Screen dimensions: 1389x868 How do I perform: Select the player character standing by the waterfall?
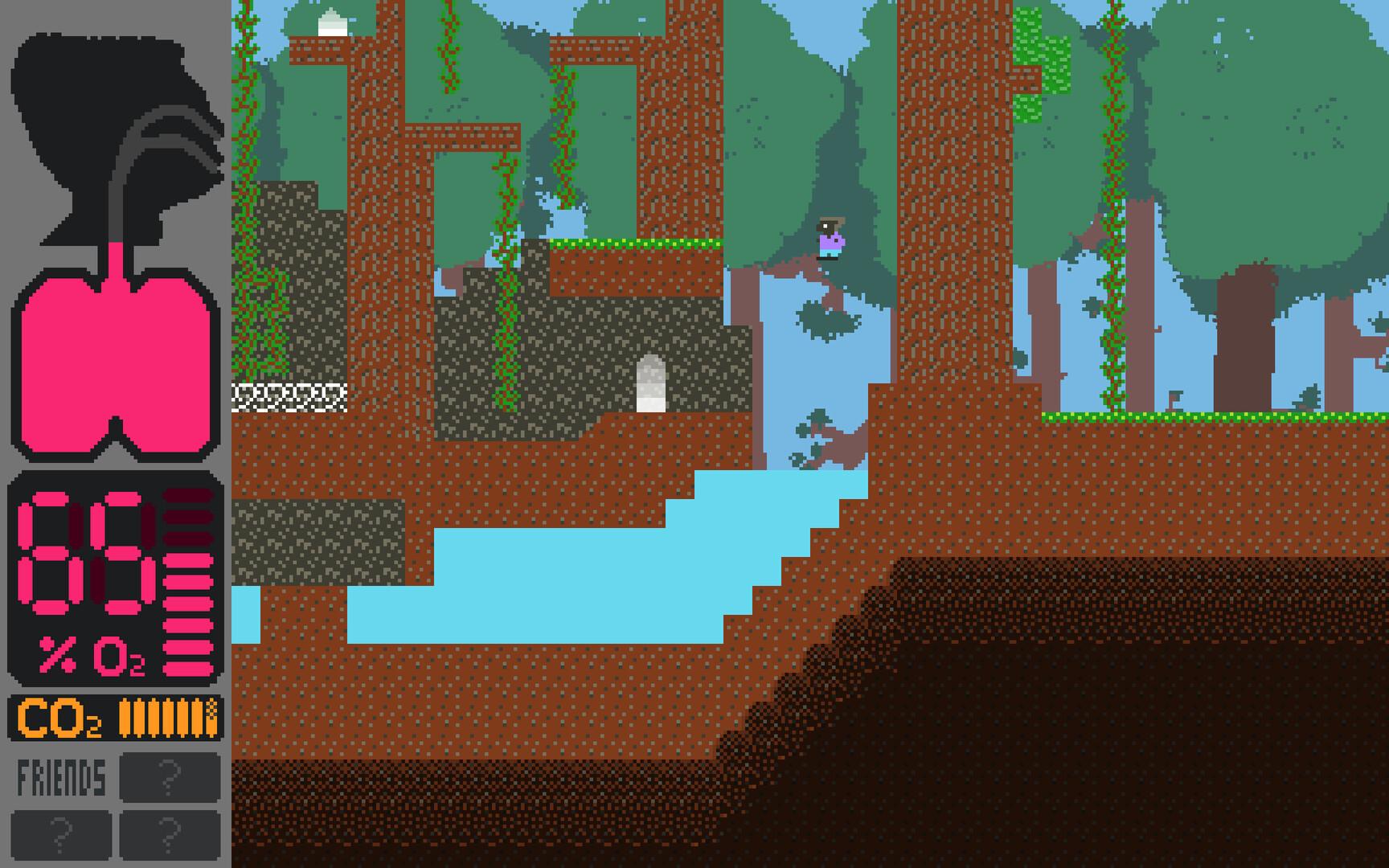830,239
